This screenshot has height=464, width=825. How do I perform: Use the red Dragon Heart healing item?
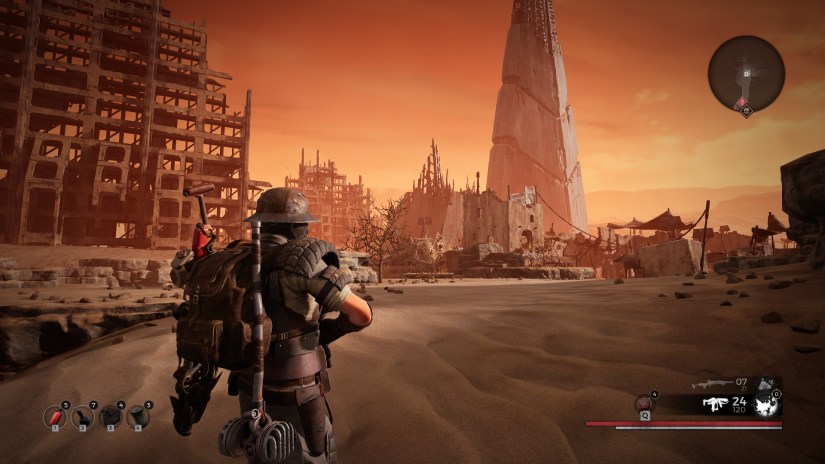tap(643, 403)
